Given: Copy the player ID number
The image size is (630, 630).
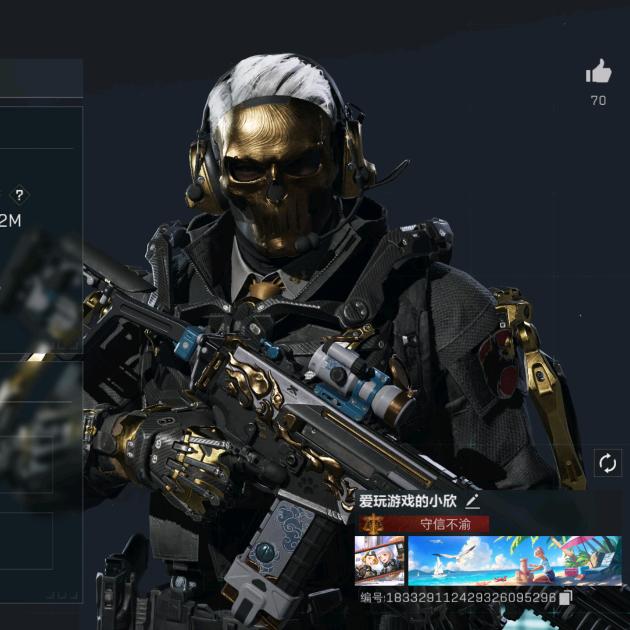Looking at the screenshot, I should click(x=566, y=598).
